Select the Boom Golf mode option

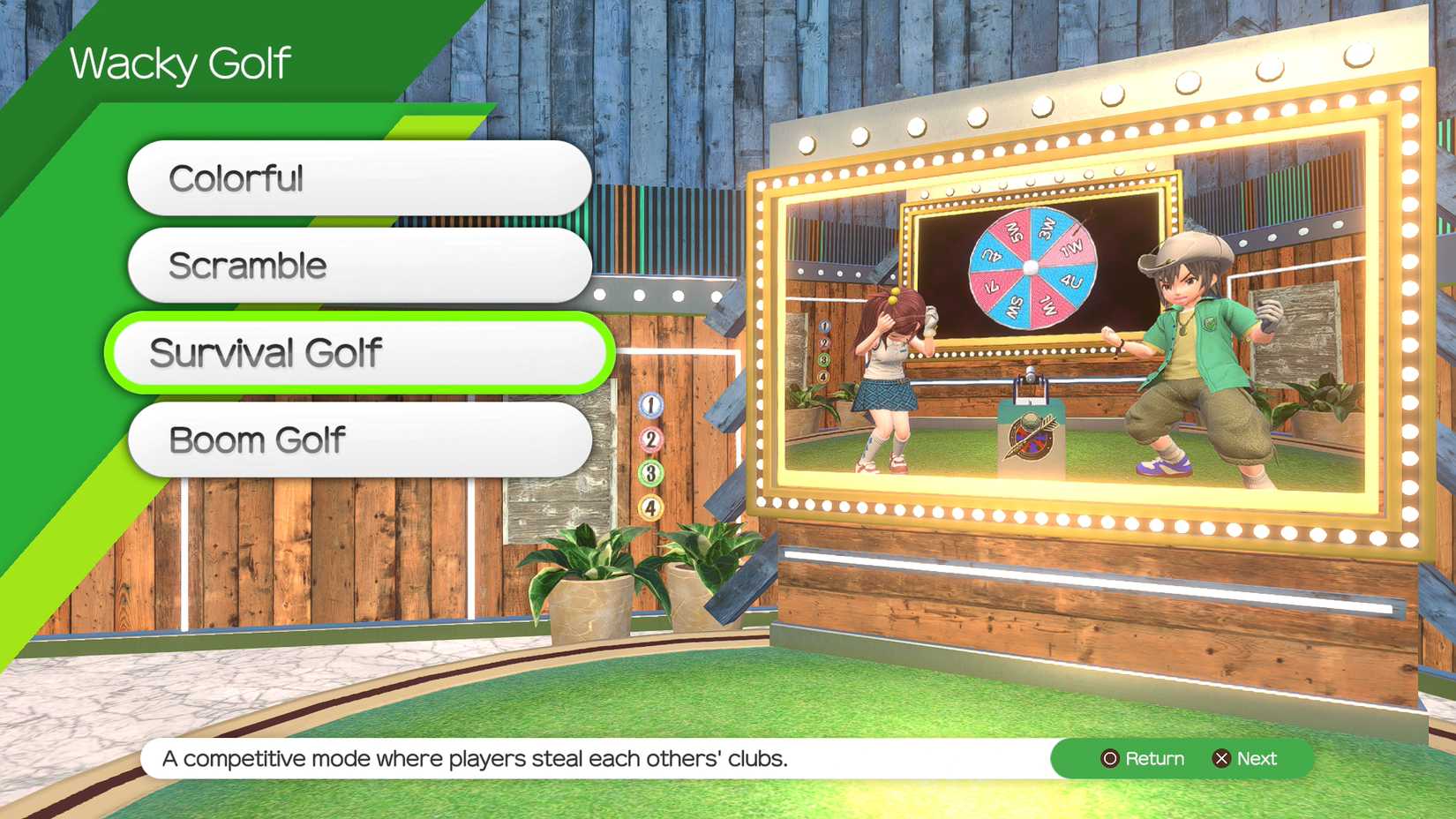pyautogui.click(x=359, y=439)
